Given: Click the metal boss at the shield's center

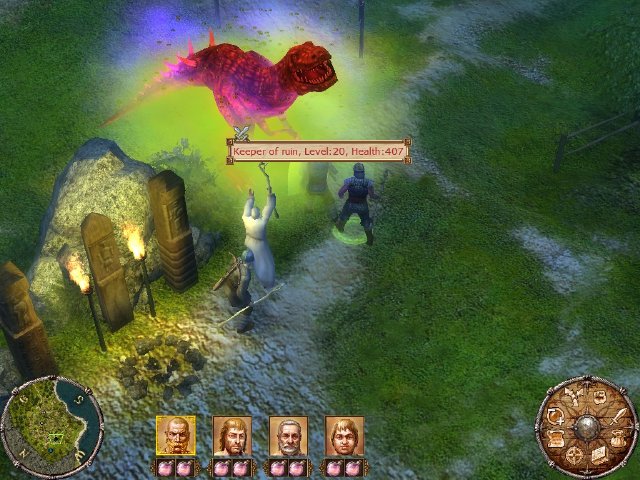Looking at the screenshot, I should click(x=587, y=427).
